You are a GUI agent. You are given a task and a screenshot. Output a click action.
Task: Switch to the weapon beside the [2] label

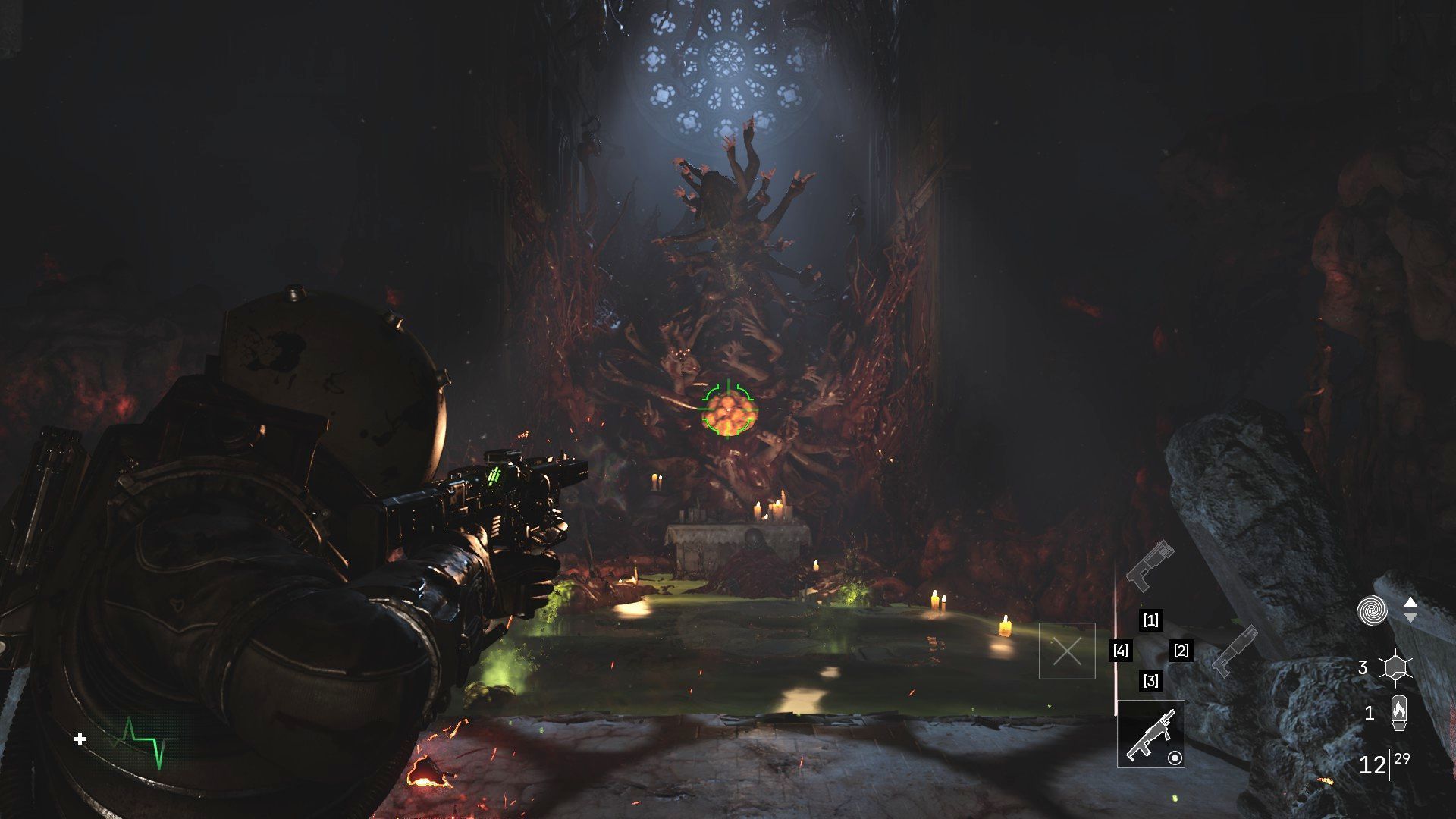click(x=1235, y=650)
